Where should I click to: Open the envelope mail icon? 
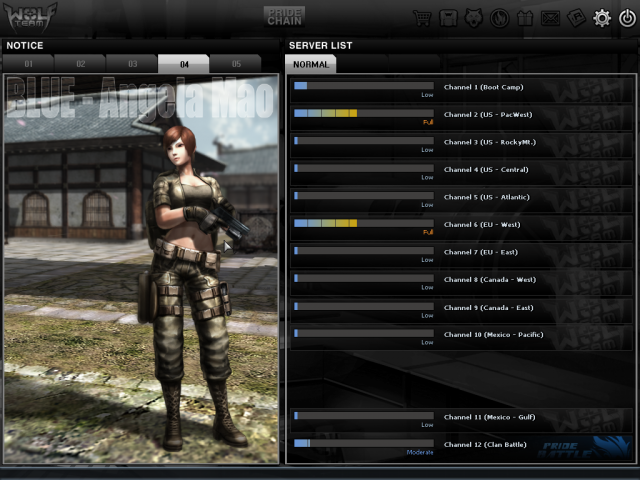551,17
